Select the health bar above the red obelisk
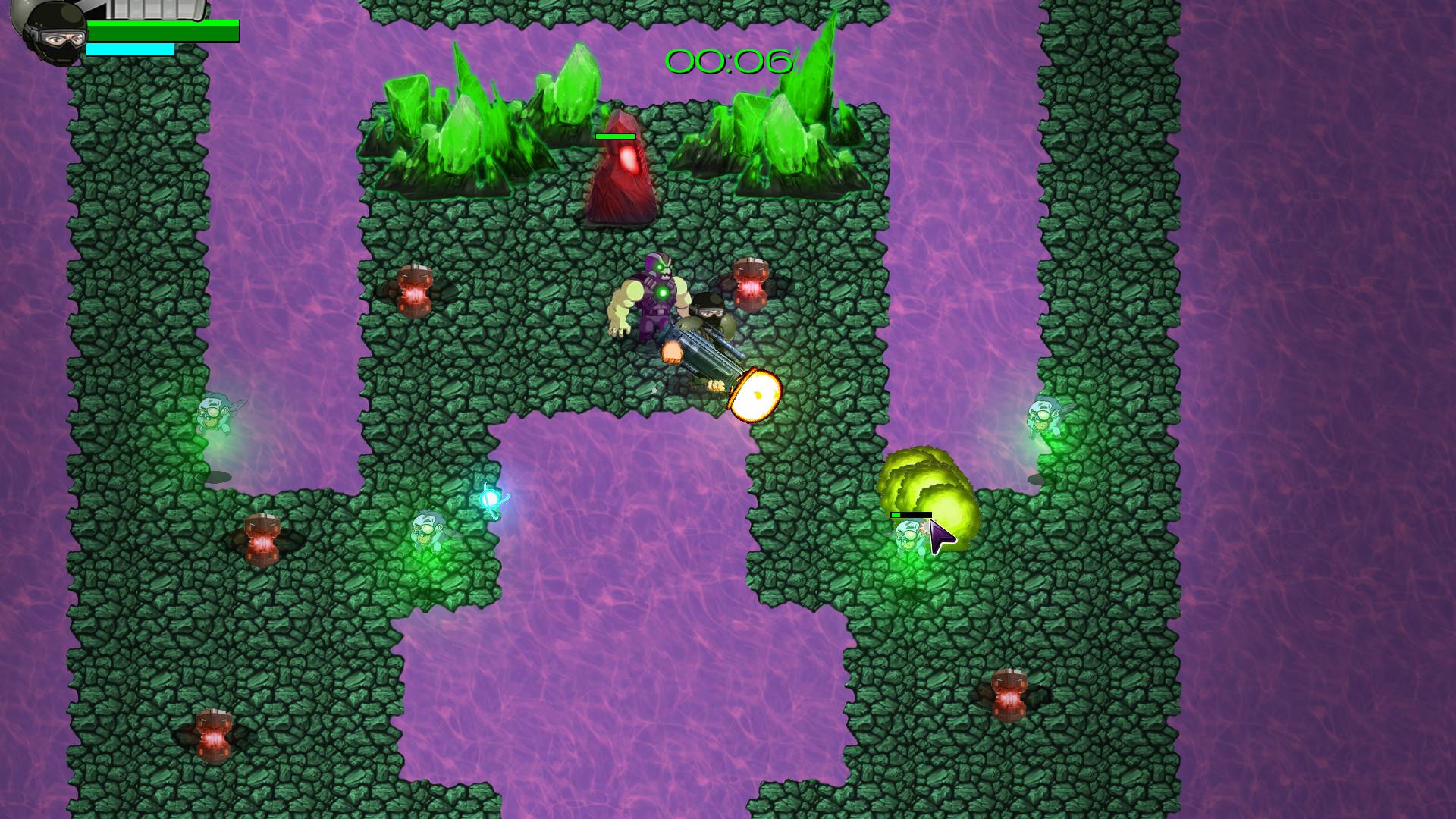1456x819 pixels. 616,135
